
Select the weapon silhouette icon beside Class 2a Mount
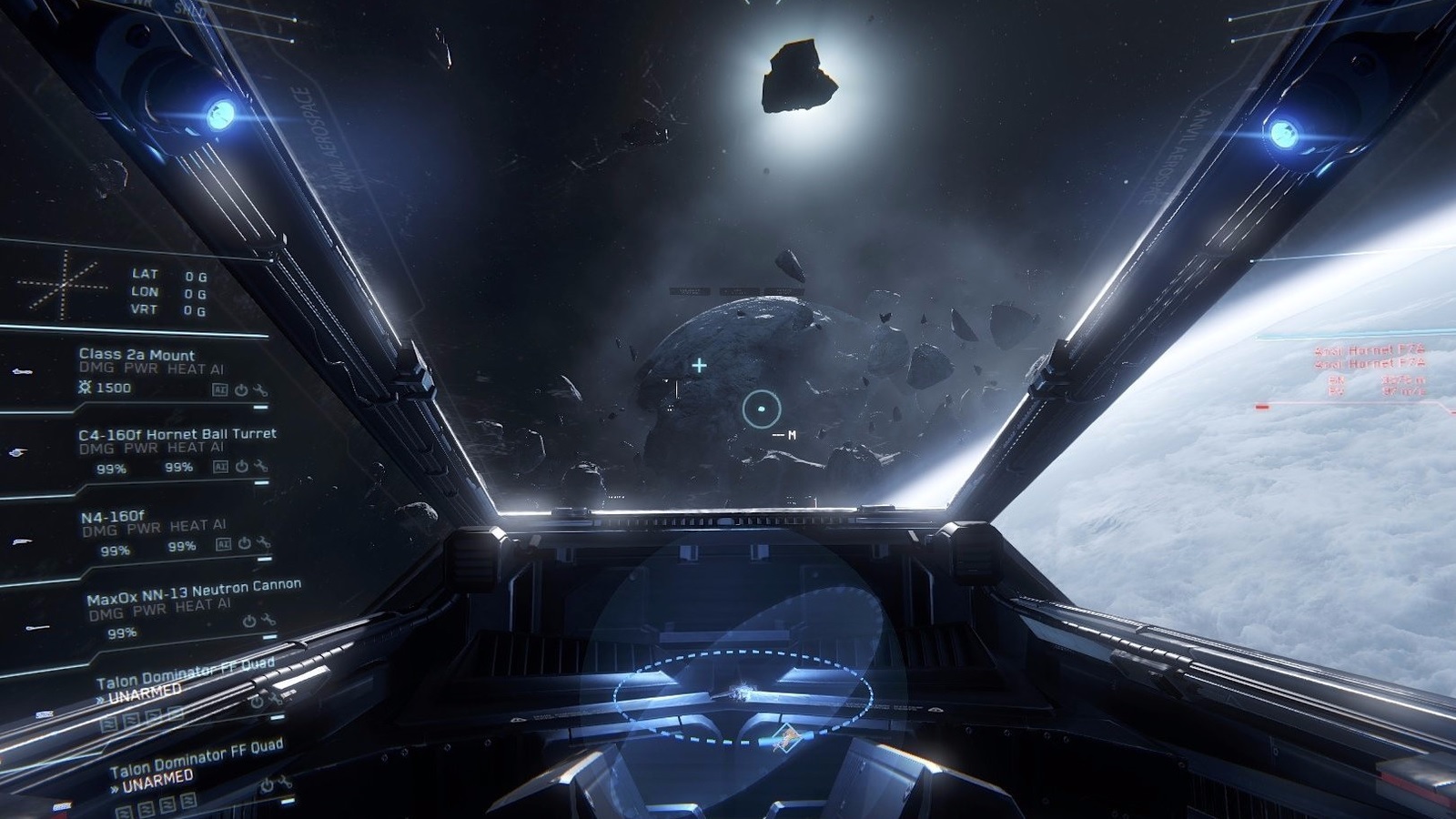pyautogui.click(x=23, y=372)
